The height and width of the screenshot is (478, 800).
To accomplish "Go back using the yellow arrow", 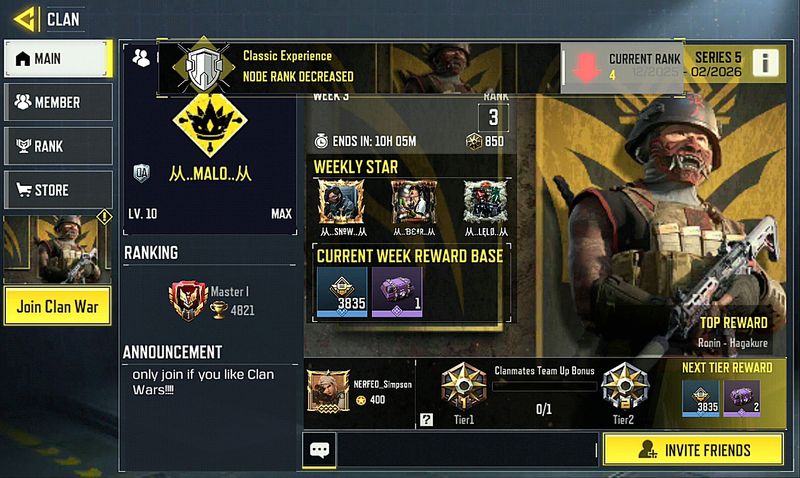I will [26, 18].
